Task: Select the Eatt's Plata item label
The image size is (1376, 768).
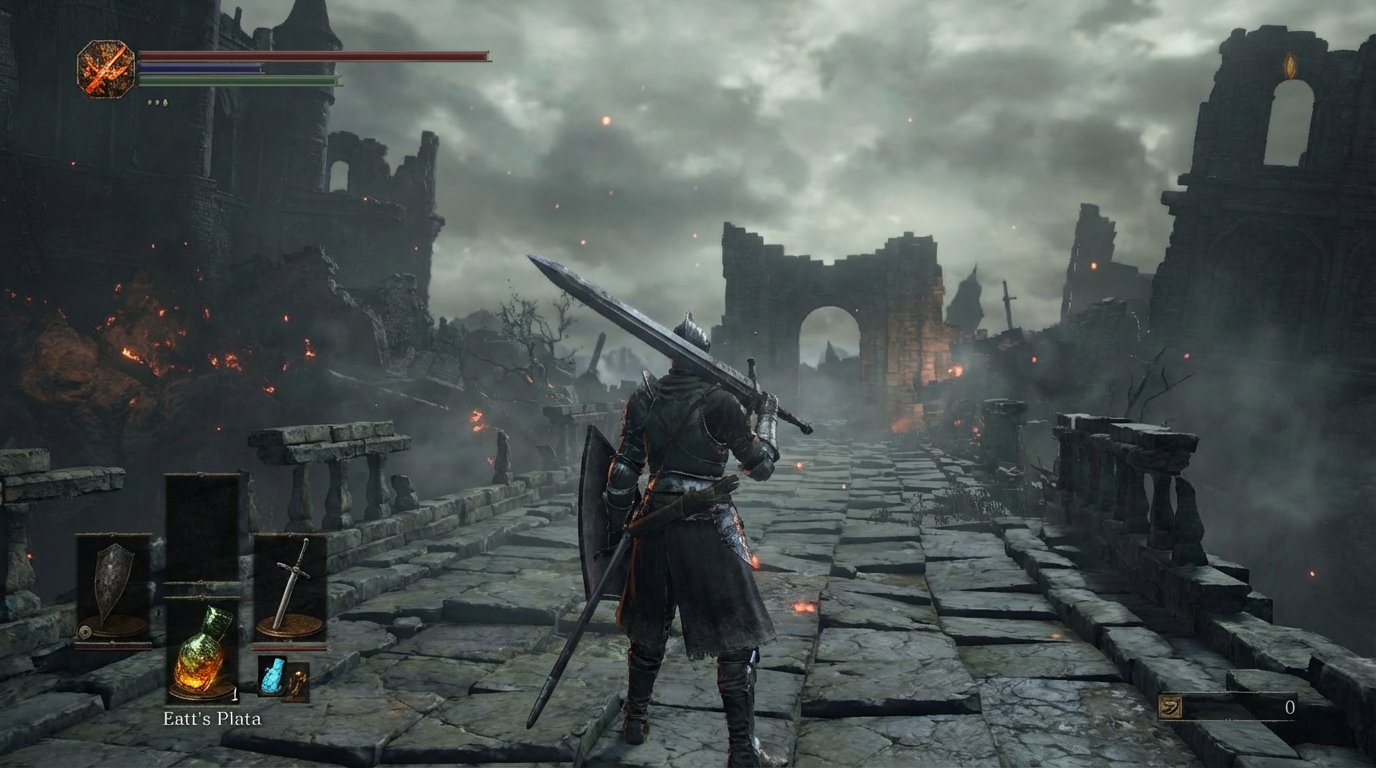Action: coord(214,717)
